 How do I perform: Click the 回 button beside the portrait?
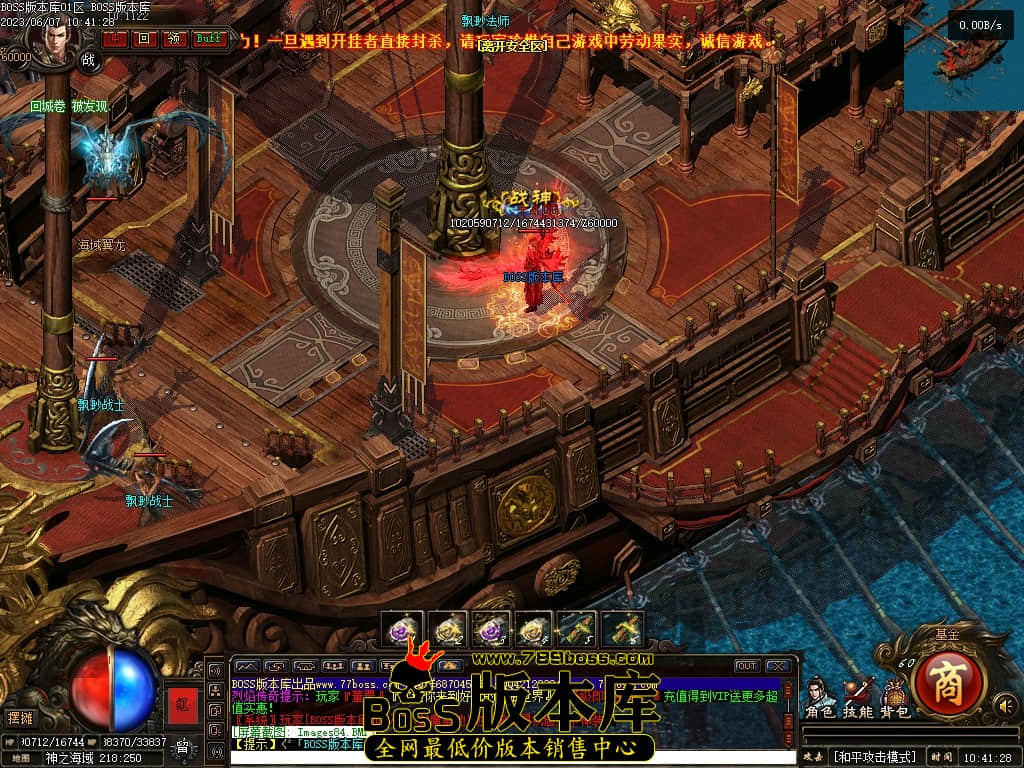145,39
